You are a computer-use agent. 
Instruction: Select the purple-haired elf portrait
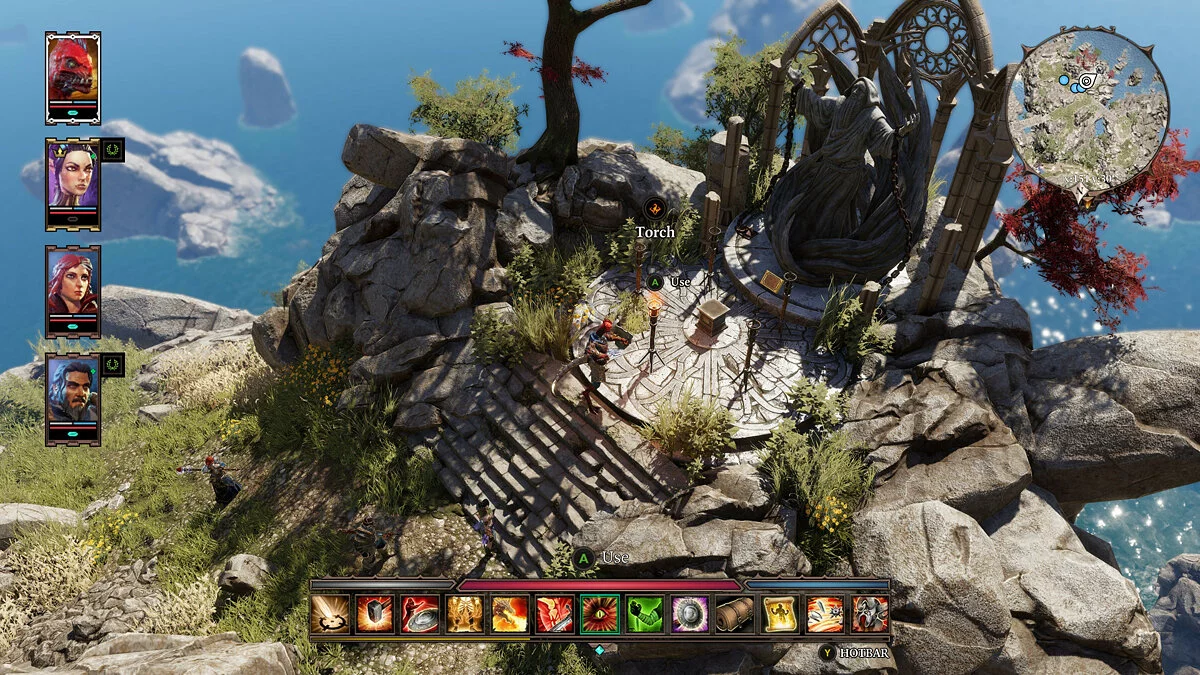pyautogui.click(x=72, y=178)
